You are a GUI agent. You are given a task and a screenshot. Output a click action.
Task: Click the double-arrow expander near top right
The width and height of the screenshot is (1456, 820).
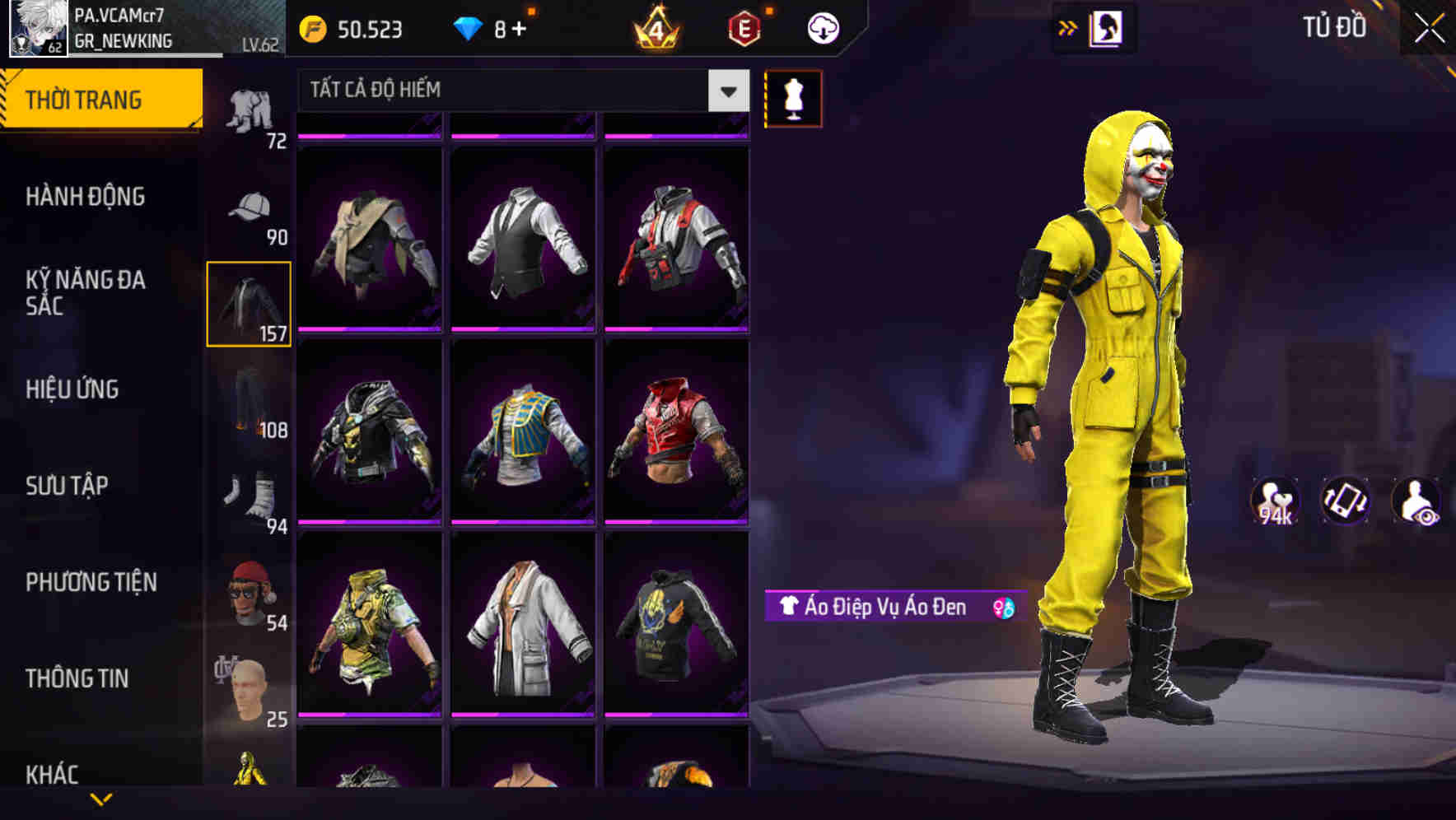coord(1067,27)
